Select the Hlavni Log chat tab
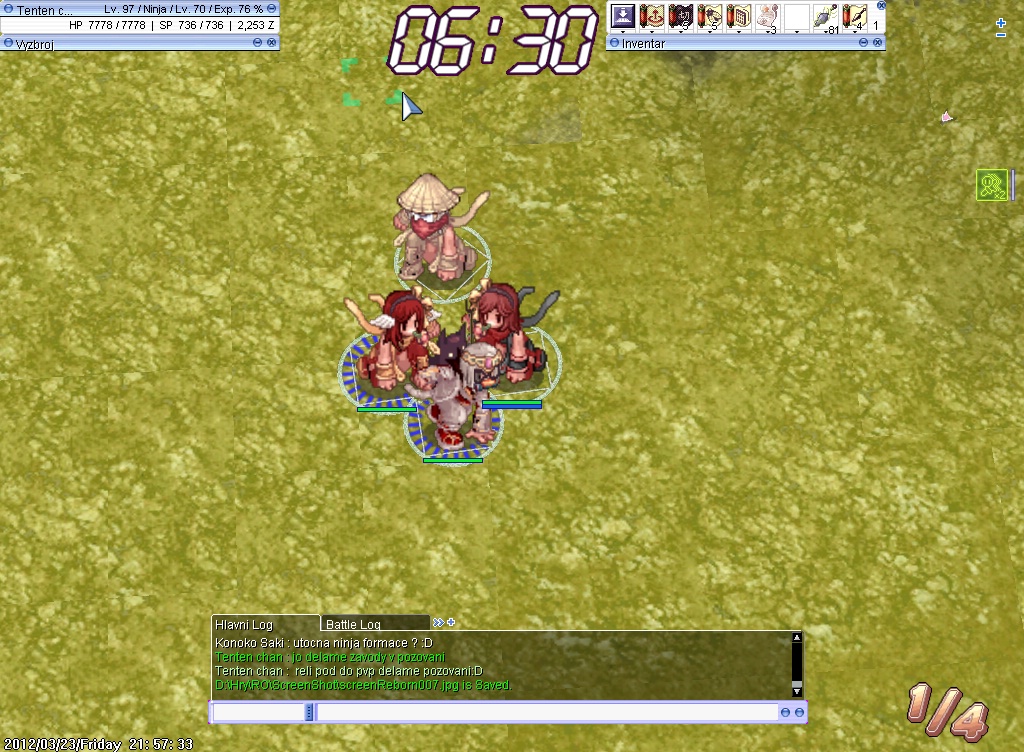 tap(264, 624)
